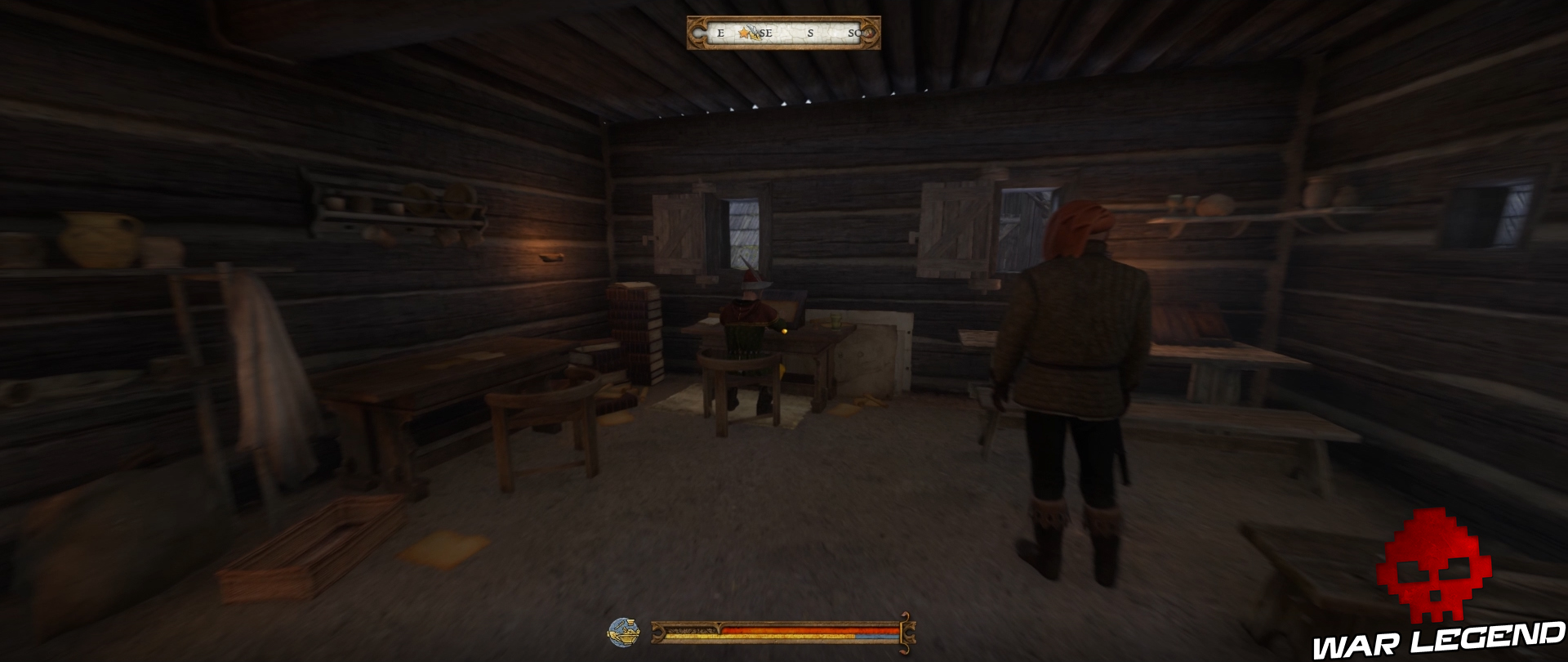Click the ornate left clasp of the compass frame
Image resolution: width=1568 pixels, height=662 pixels.
point(697,33)
